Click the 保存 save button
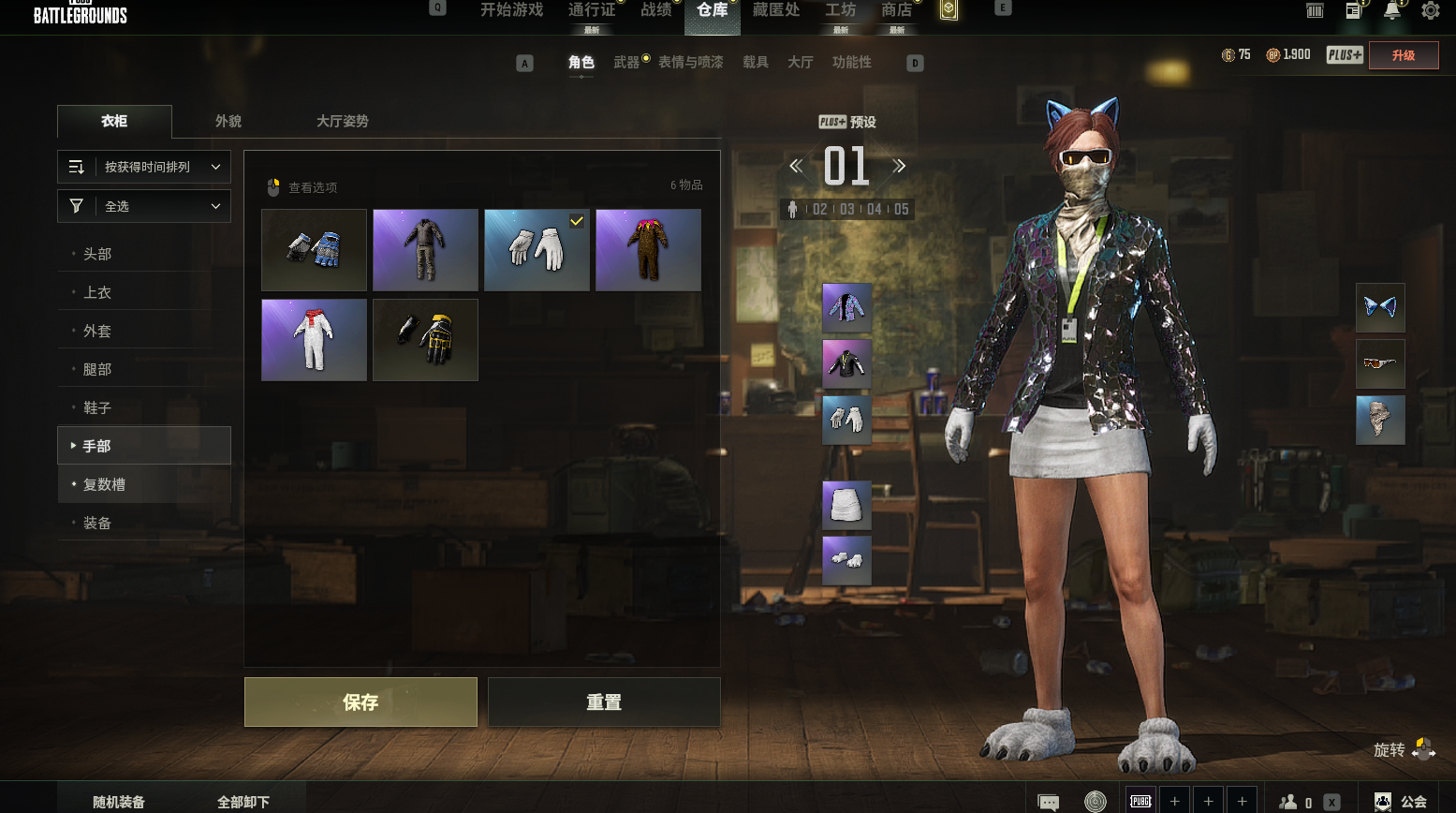Screen dimensions: 1456x813 click(x=360, y=702)
